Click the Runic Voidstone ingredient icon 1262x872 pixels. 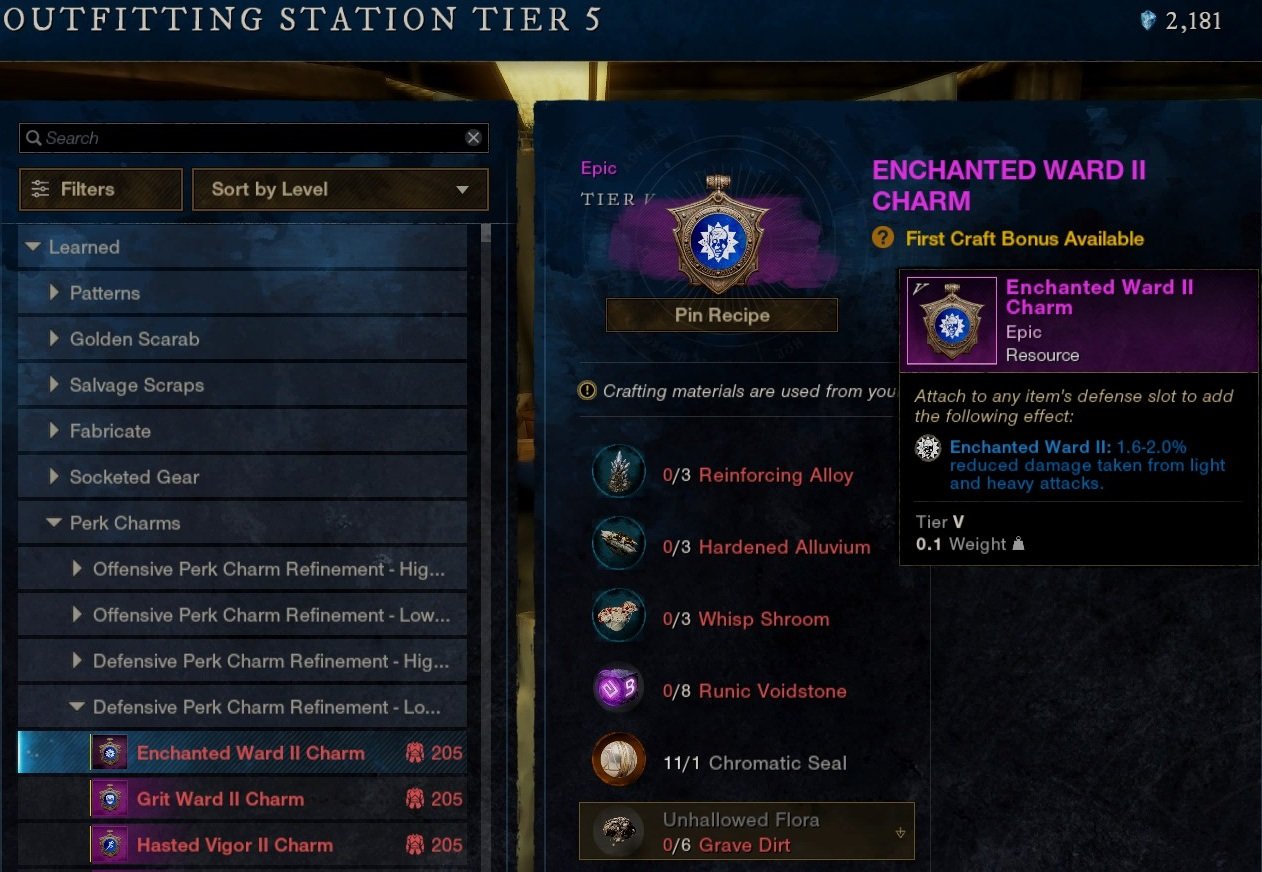[x=617, y=690]
